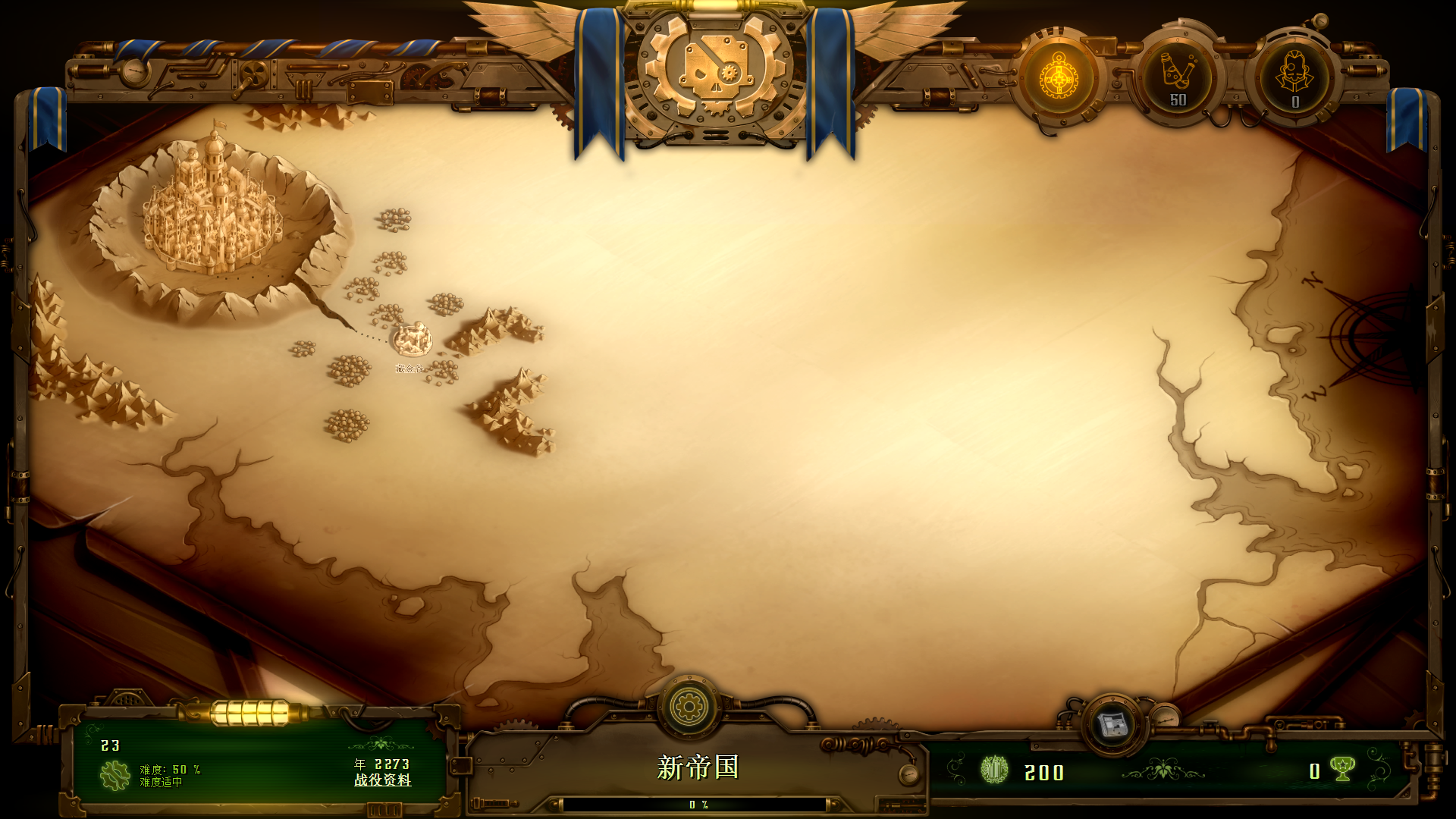Click the newspaper icon button
Viewport: 1456px width, 819px height.
pyautogui.click(x=1112, y=725)
